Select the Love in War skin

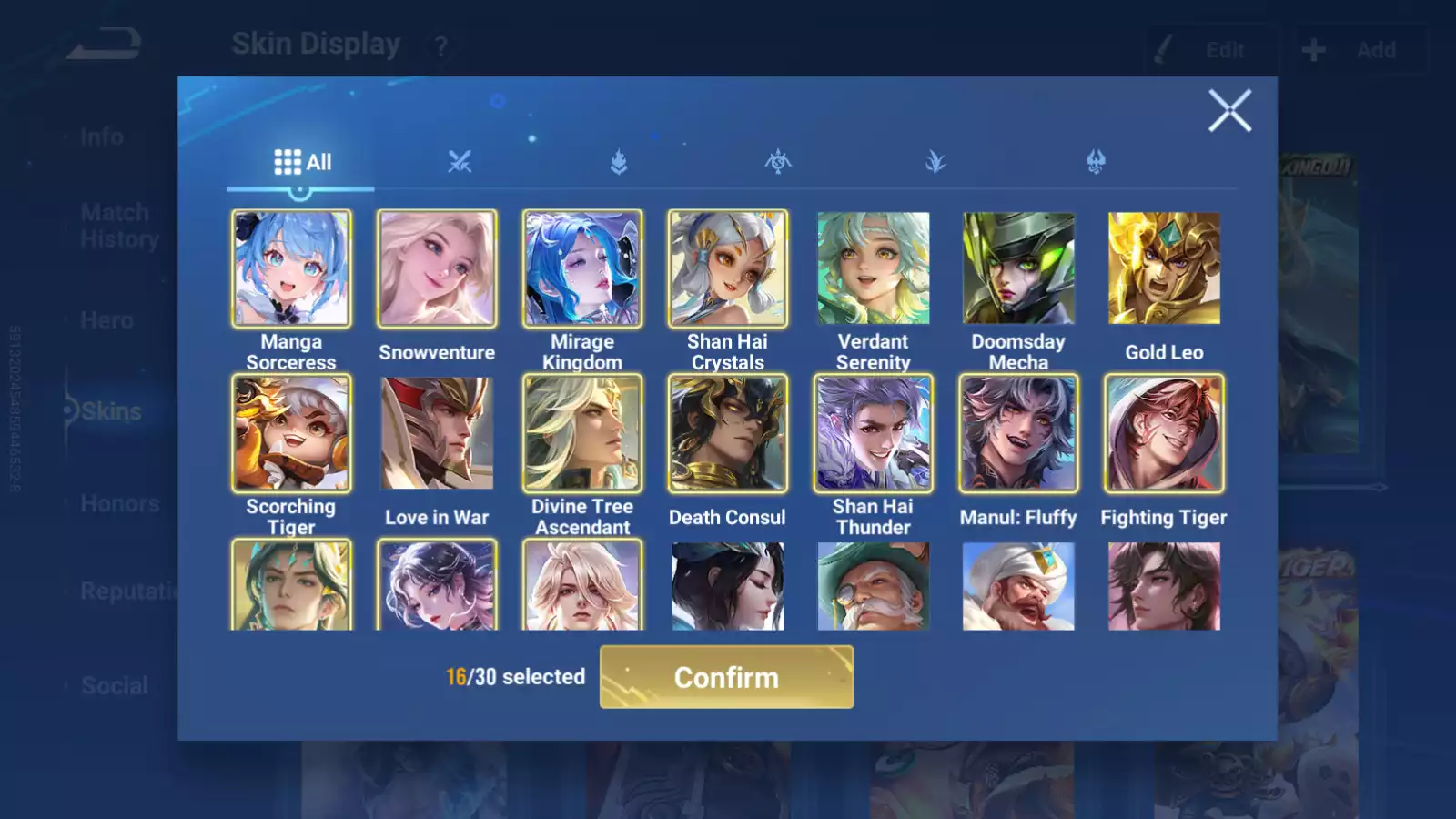click(437, 433)
